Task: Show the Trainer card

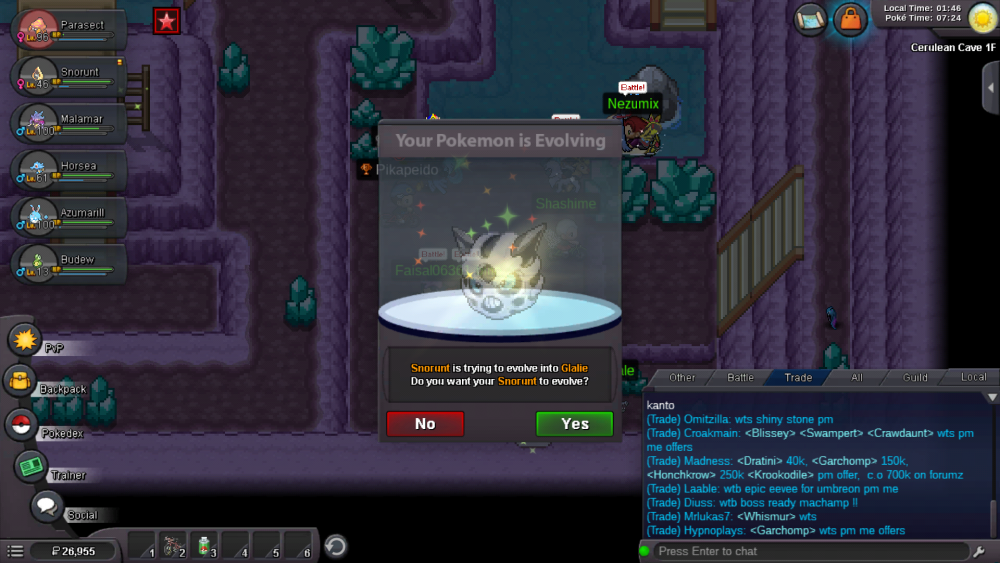Action: [x=31, y=466]
